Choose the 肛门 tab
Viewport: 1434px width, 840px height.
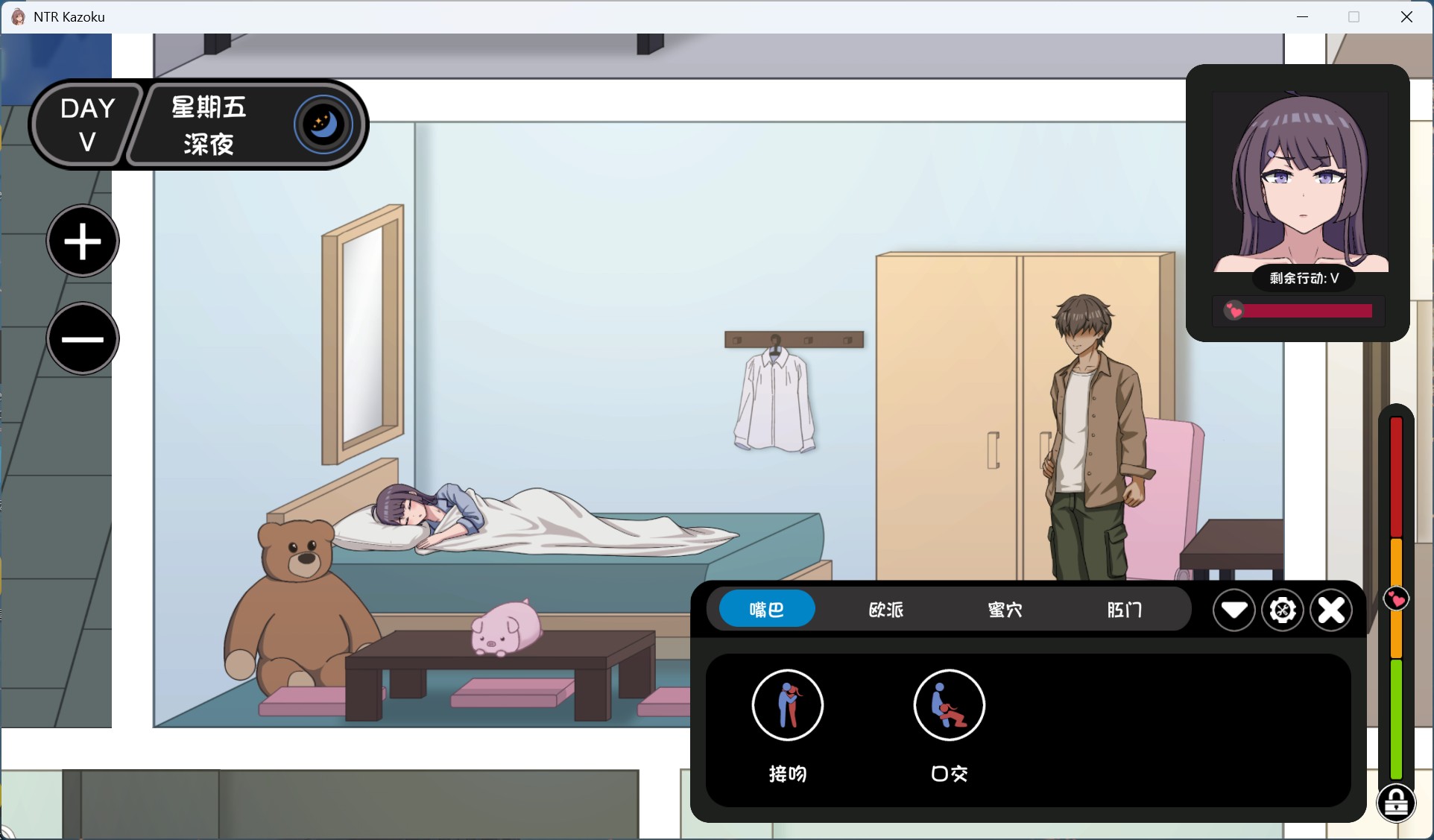pos(1124,610)
